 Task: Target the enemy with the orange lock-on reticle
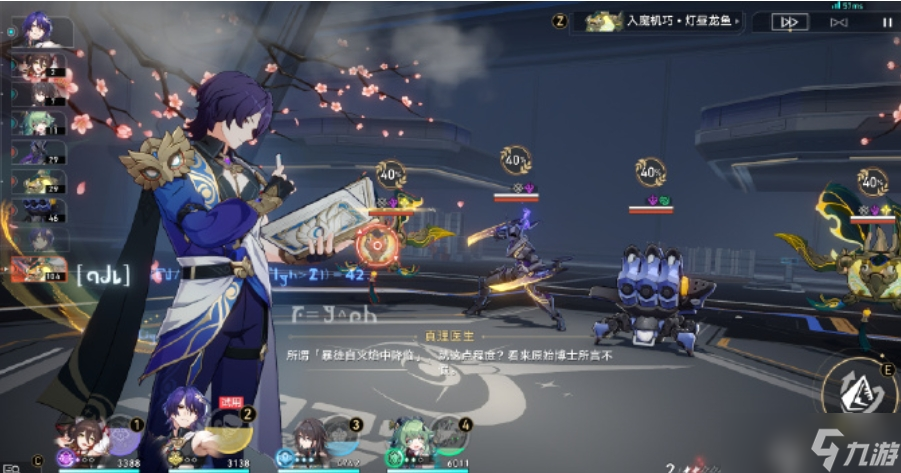[x=376, y=242]
